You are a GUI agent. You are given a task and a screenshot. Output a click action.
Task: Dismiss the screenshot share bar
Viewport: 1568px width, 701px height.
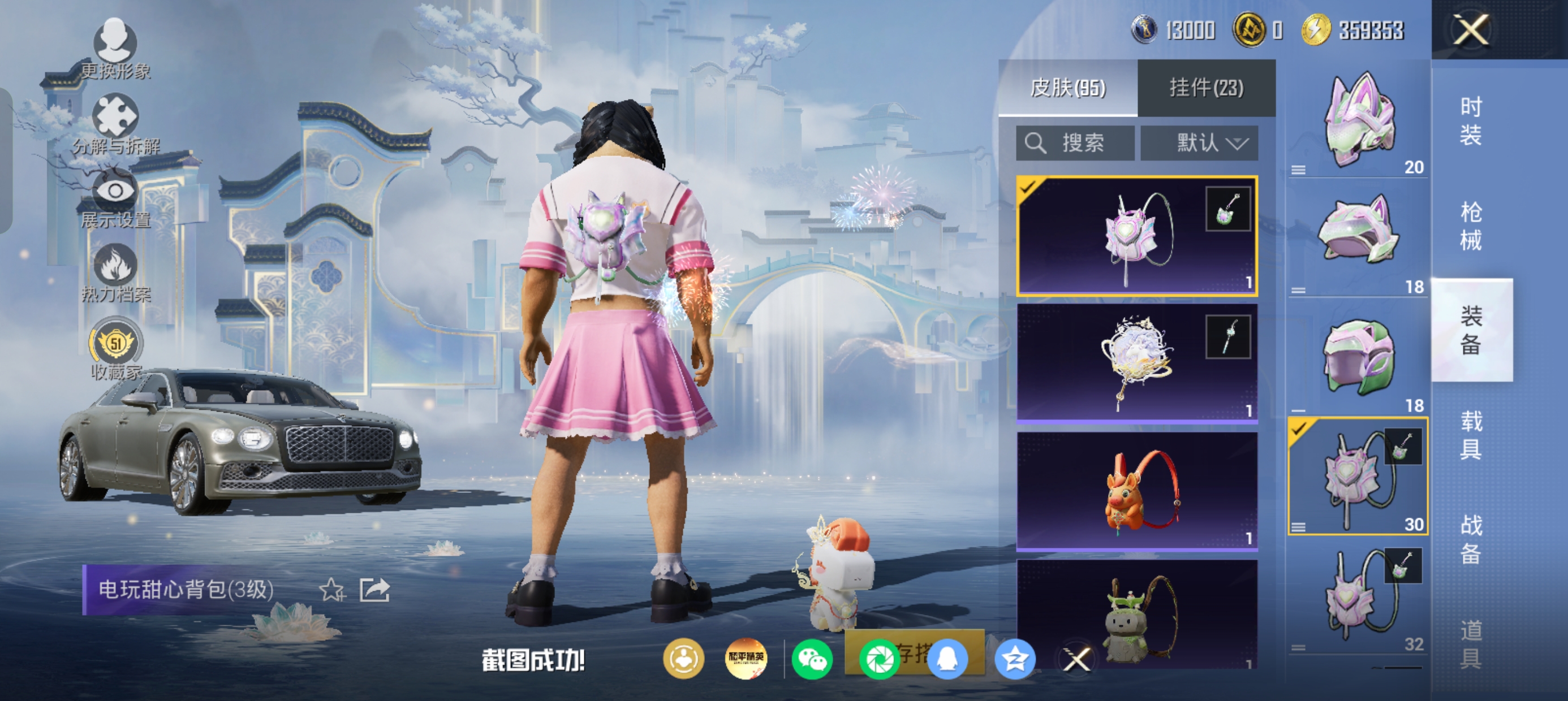[1076, 659]
